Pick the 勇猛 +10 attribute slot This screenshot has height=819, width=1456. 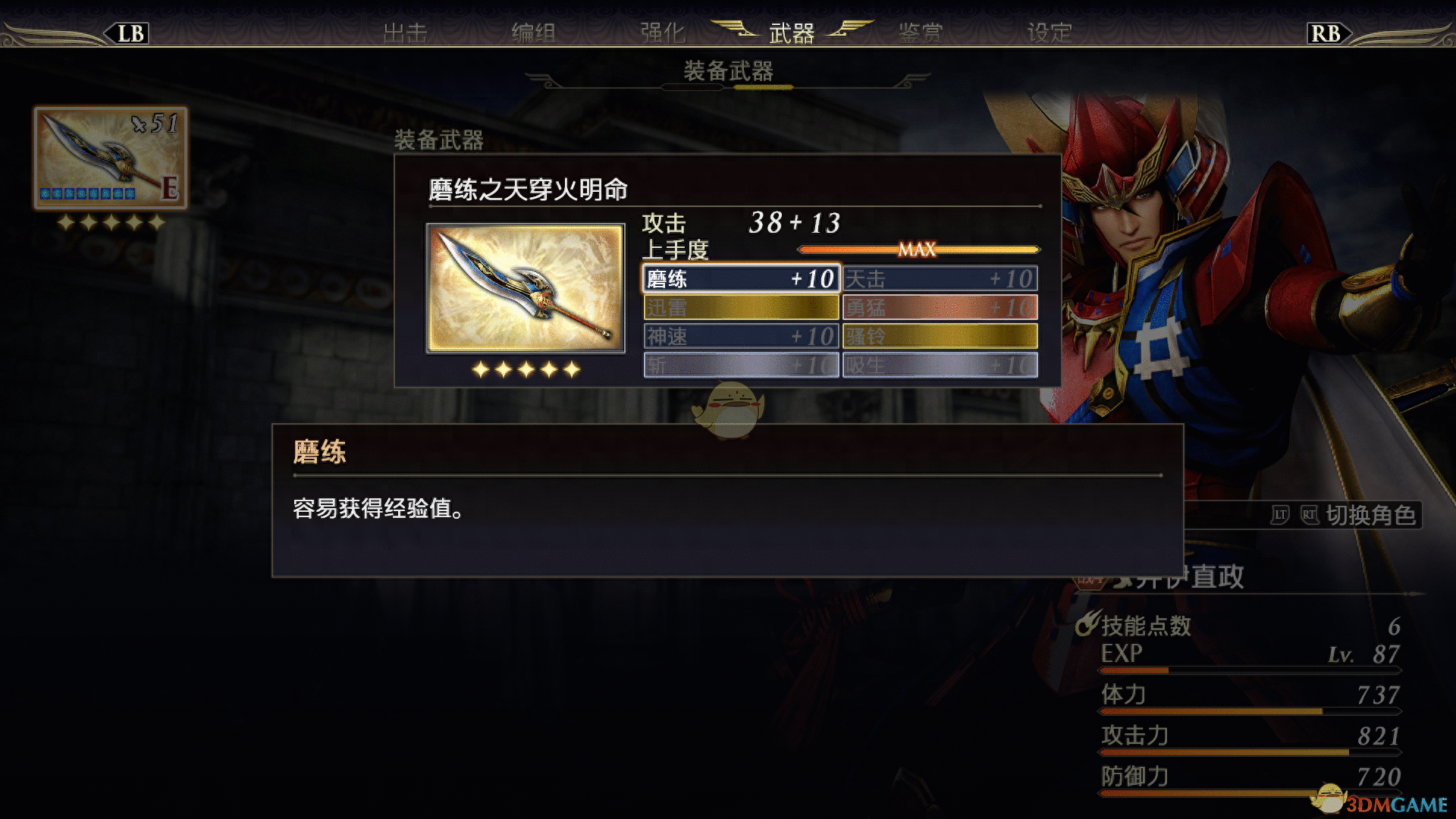click(940, 308)
